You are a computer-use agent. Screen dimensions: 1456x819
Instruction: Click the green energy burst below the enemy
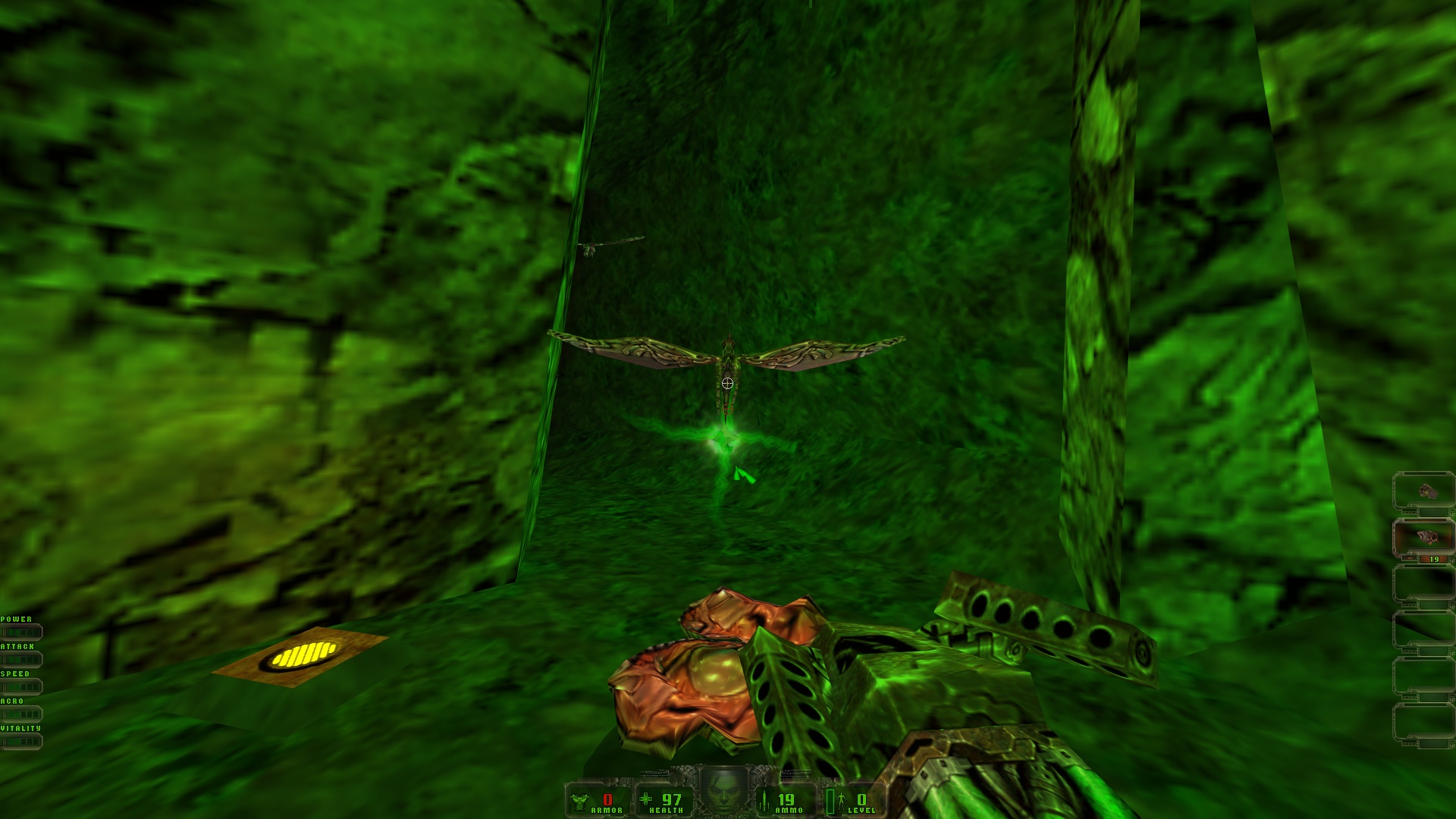click(724, 440)
